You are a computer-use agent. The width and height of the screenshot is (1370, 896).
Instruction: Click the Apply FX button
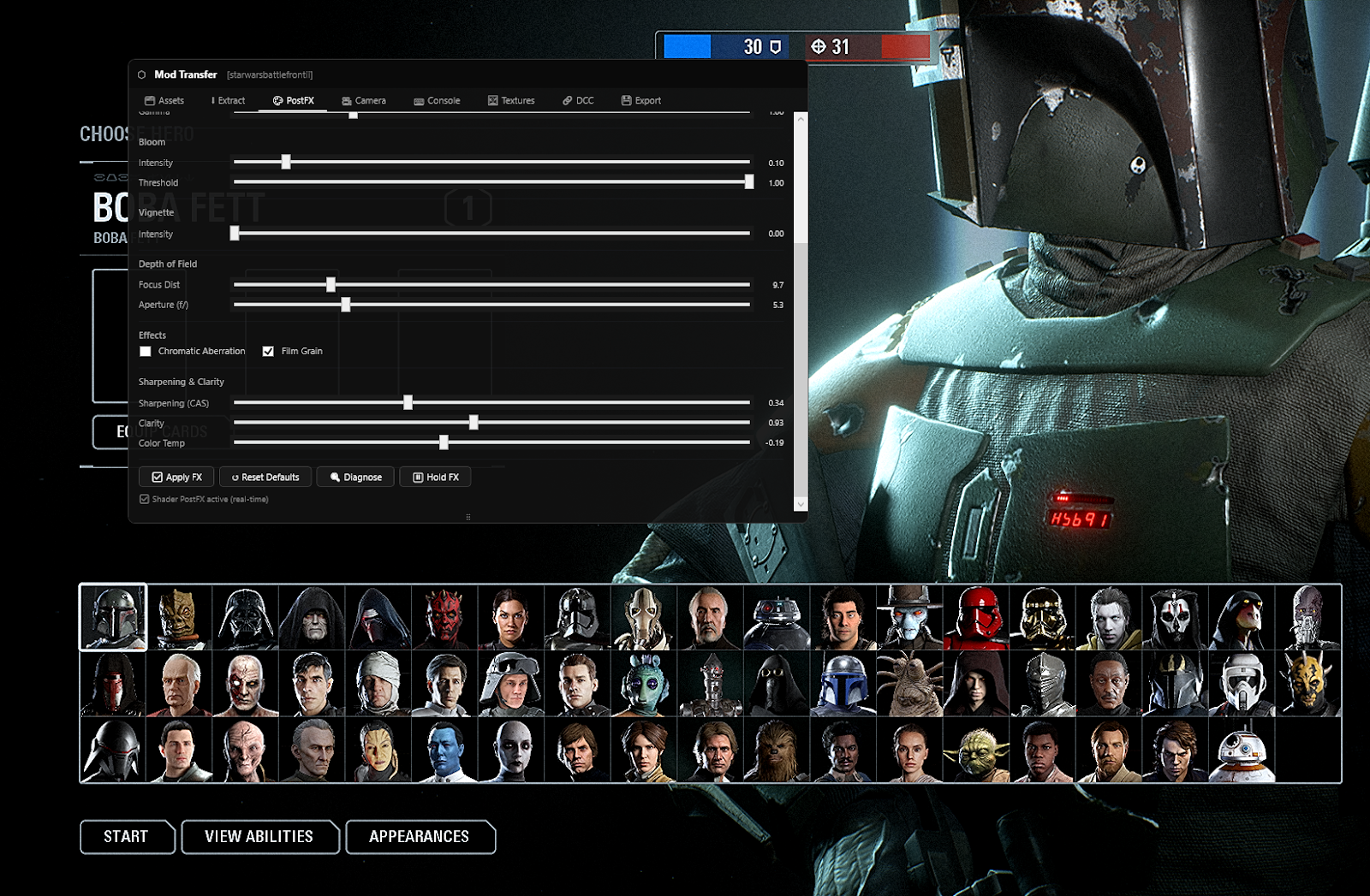(176, 477)
